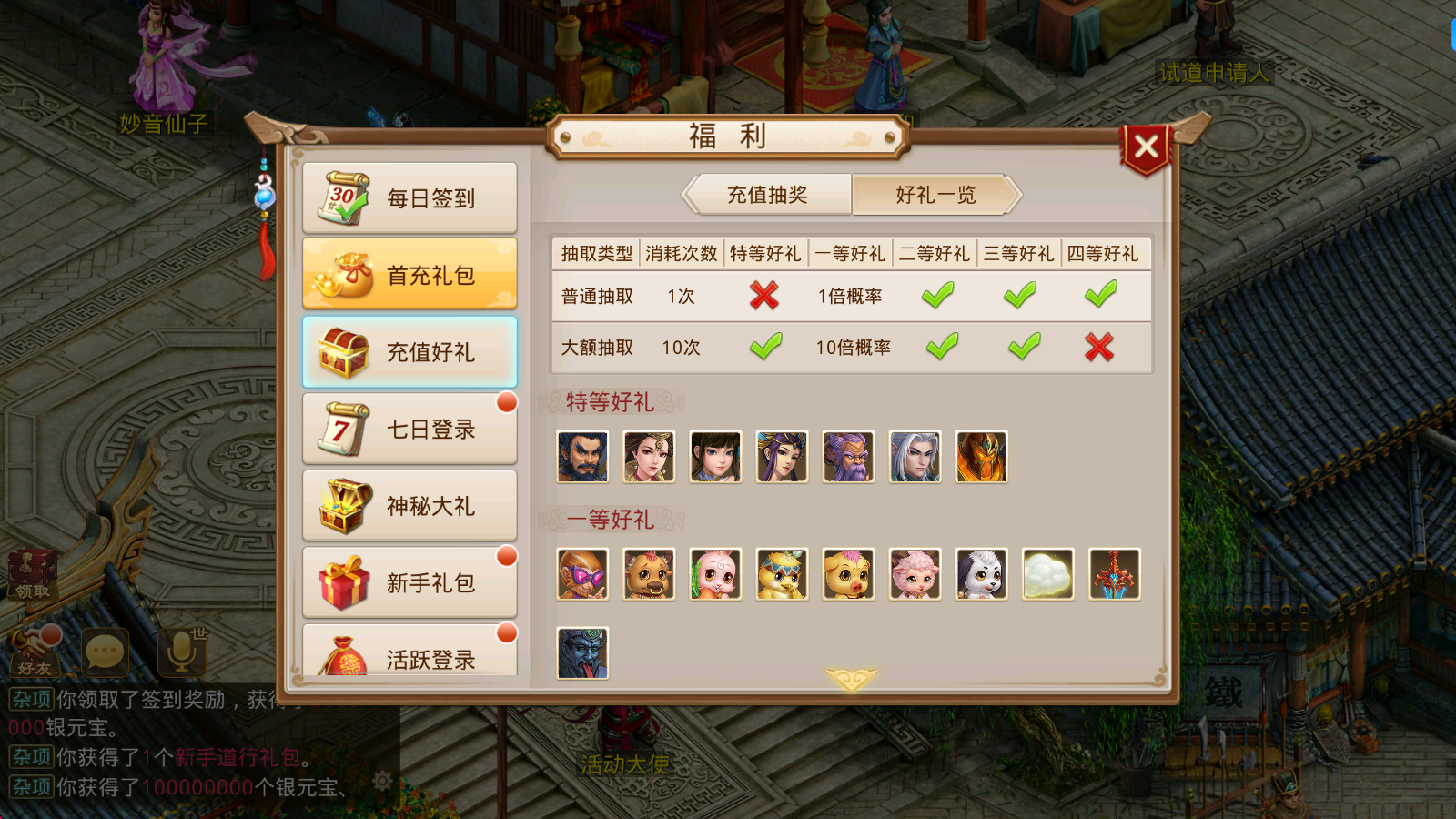The height and width of the screenshot is (819, 1456).
Task: Click the settings gear near the chat log
Action: coord(381,779)
